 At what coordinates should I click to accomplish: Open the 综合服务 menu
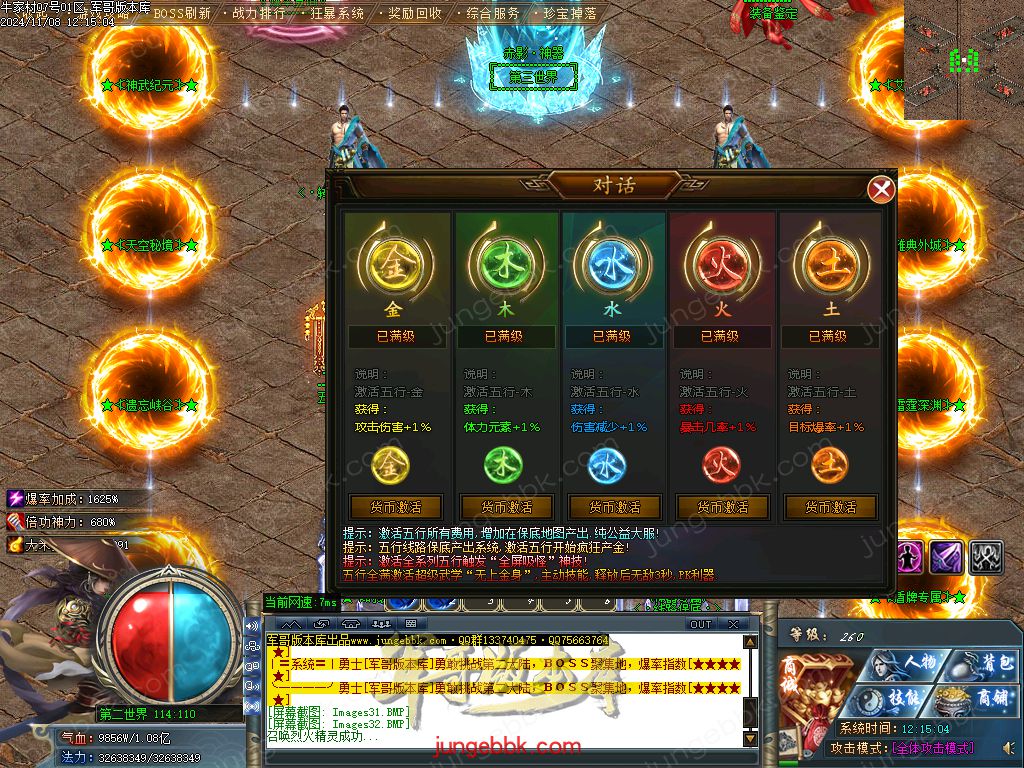point(493,14)
